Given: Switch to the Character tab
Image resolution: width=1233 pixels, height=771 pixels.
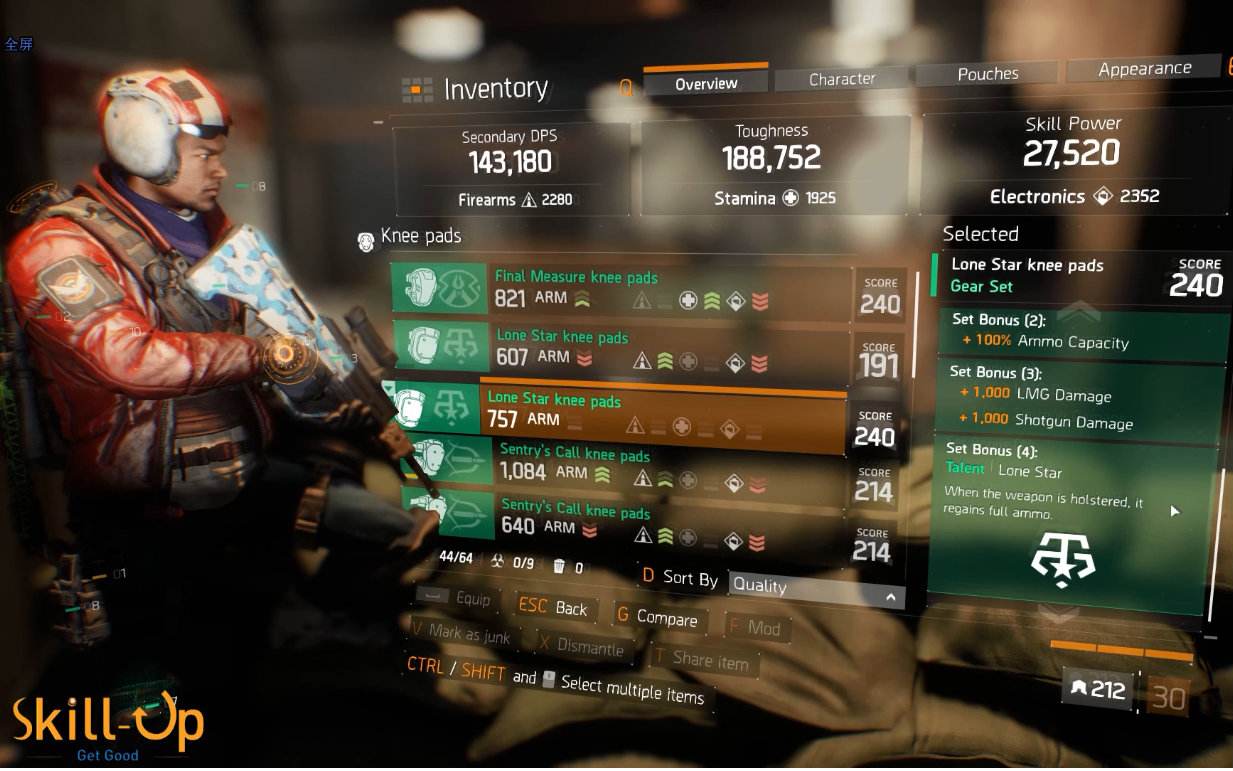Looking at the screenshot, I should (x=842, y=79).
